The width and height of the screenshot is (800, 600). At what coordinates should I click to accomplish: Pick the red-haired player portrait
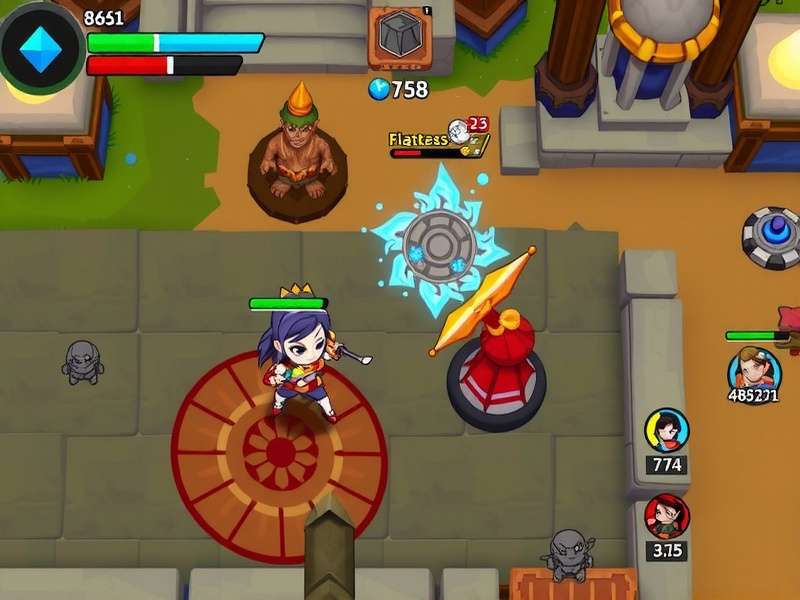(666, 516)
